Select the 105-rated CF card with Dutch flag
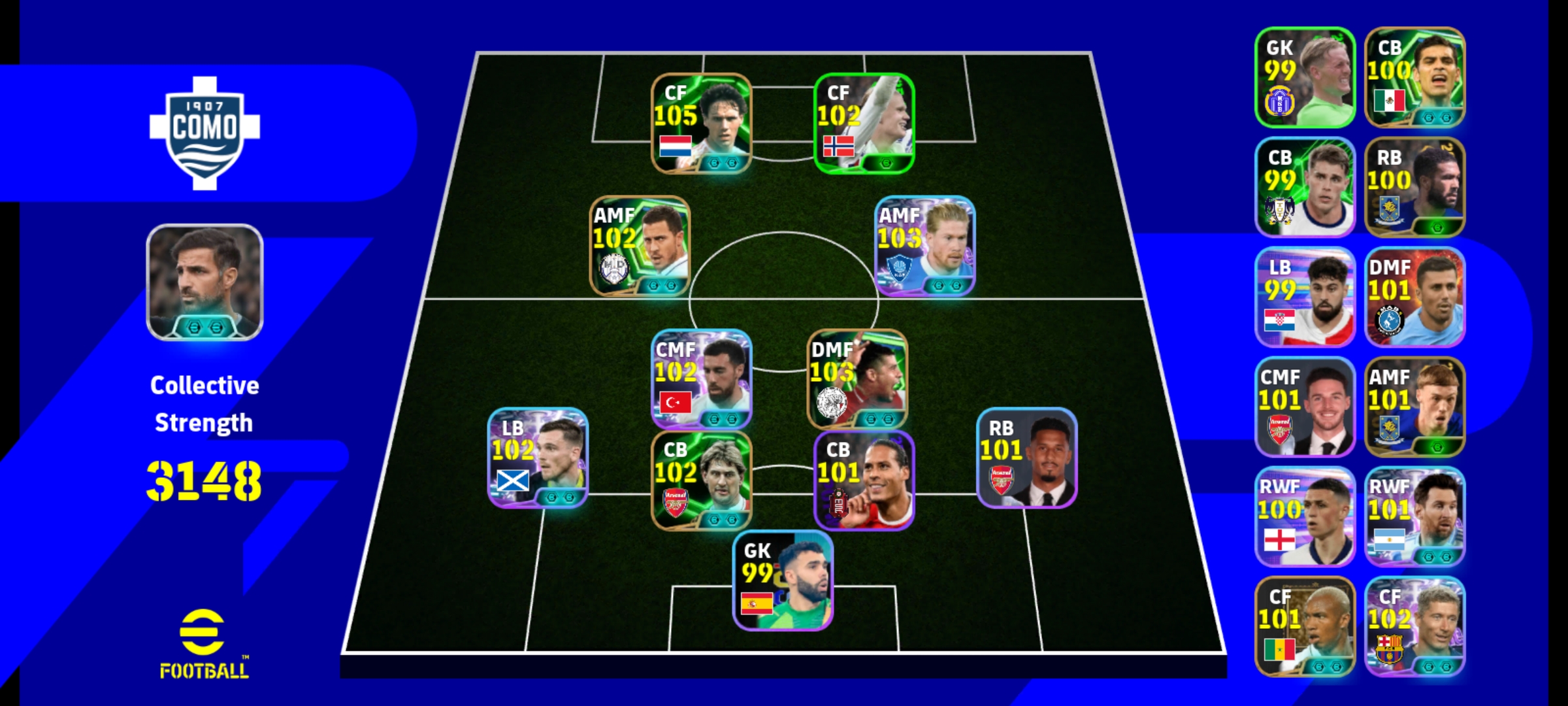Image resolution: width=1568 pixels, height=706 pixels. (701, 124)
